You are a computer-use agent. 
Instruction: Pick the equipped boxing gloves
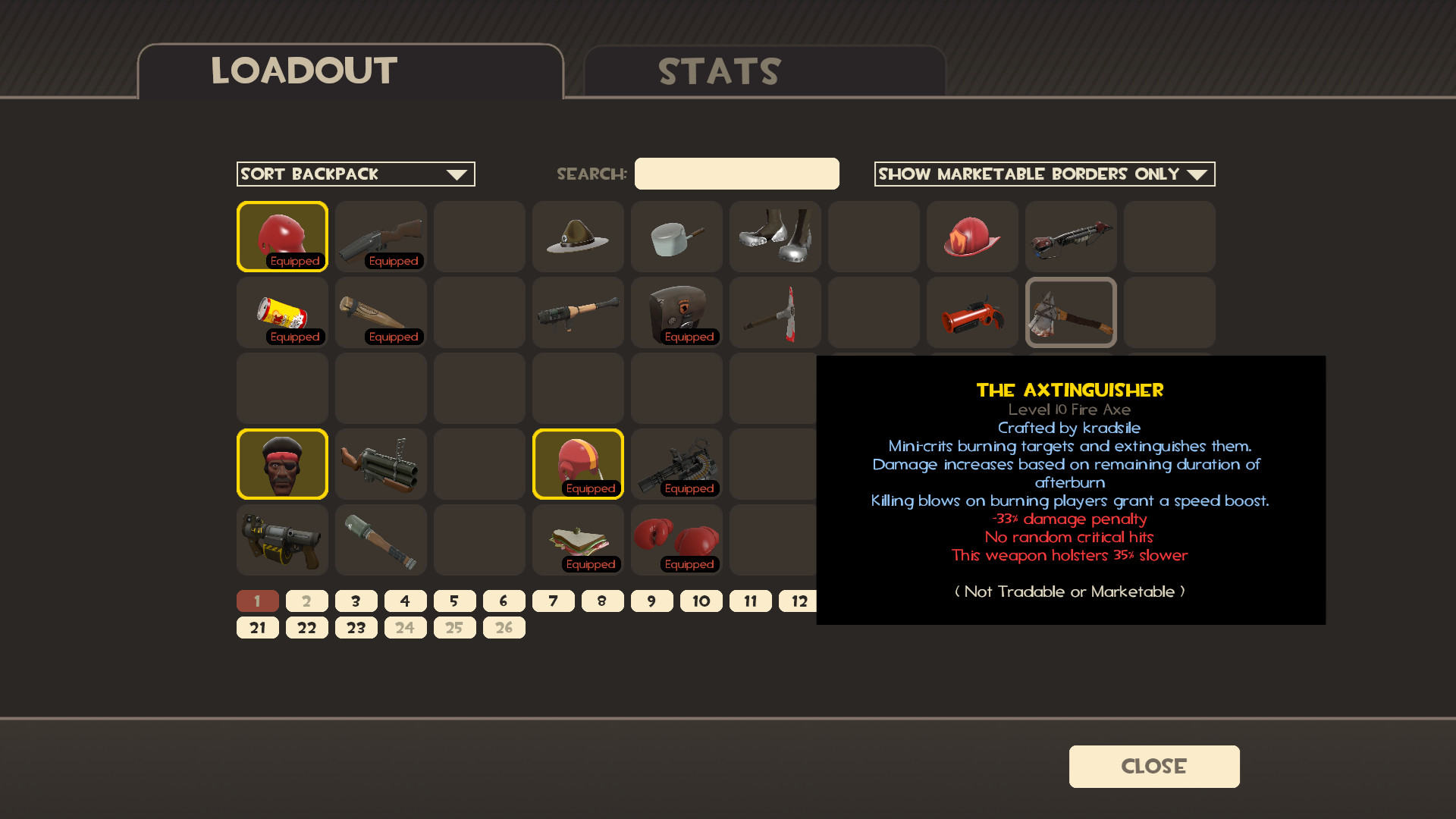click(676, 538)
